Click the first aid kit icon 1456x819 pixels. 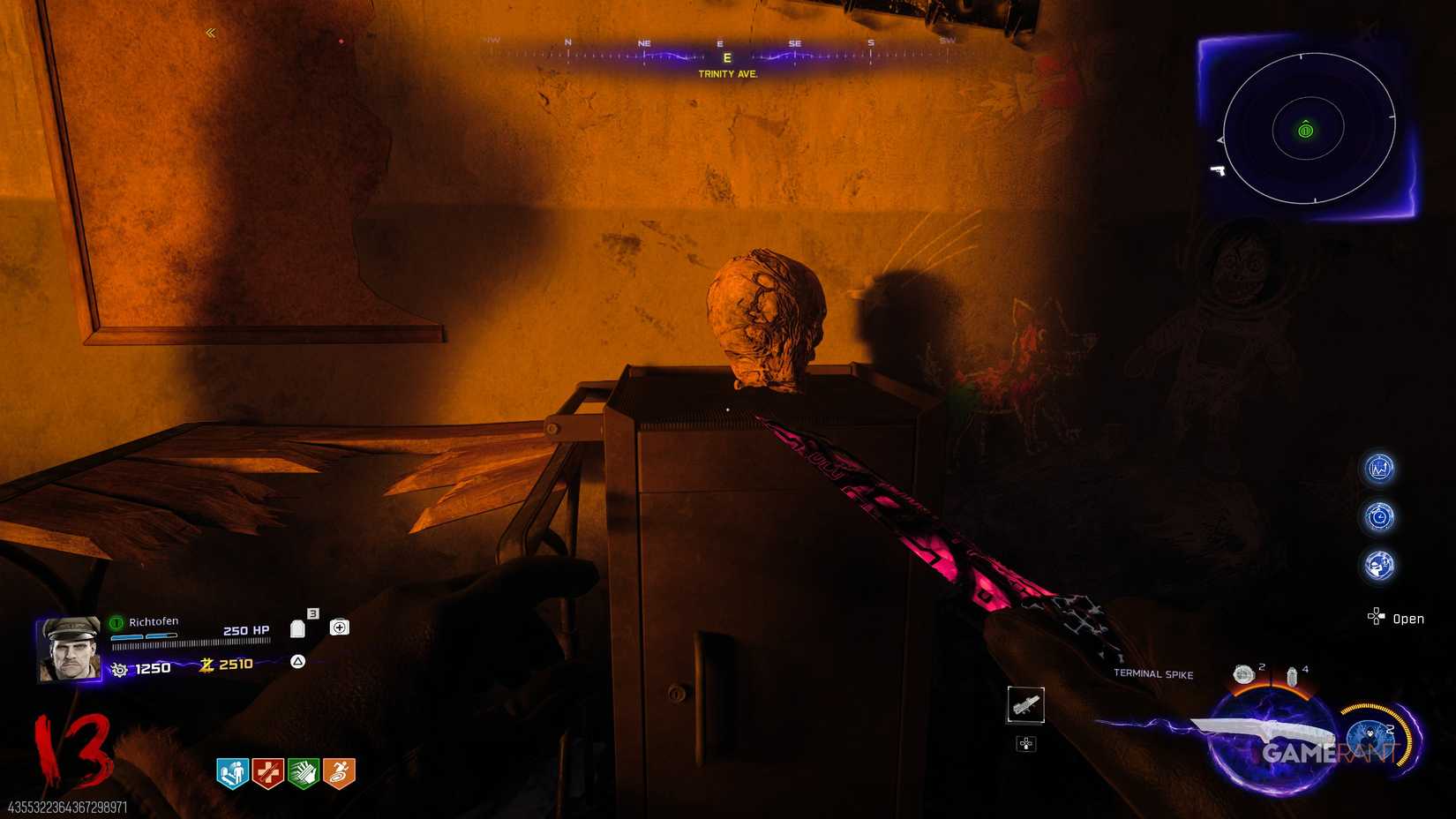pos(340,627)
